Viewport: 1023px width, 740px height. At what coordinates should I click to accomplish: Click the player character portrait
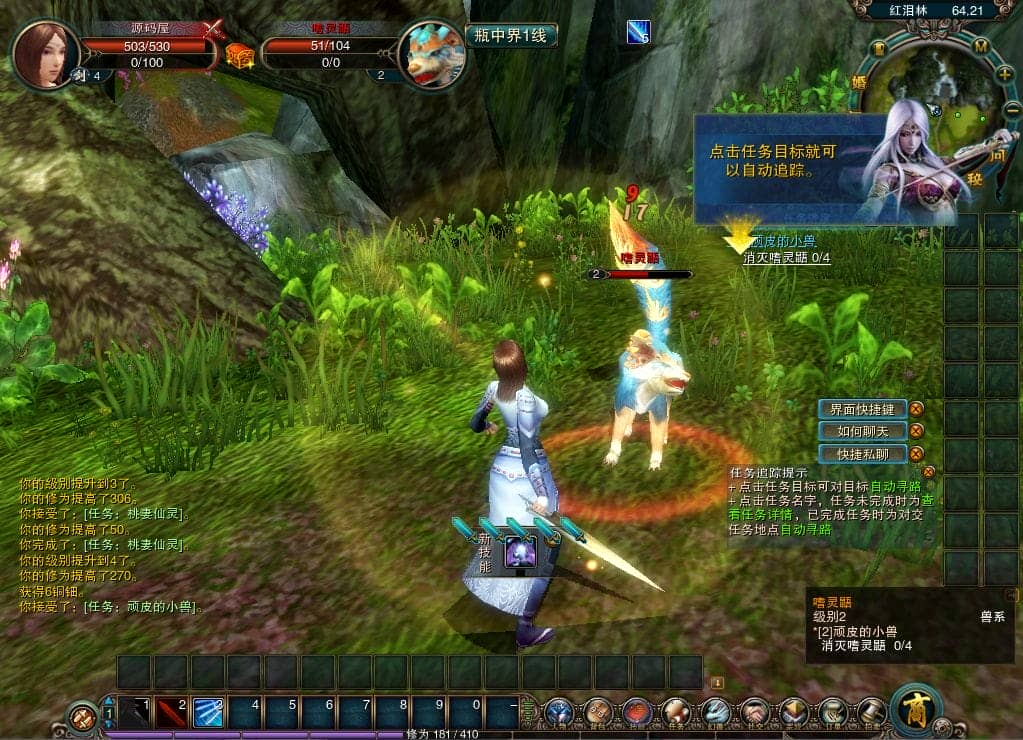pyautogui.click(x=45, y=53)
